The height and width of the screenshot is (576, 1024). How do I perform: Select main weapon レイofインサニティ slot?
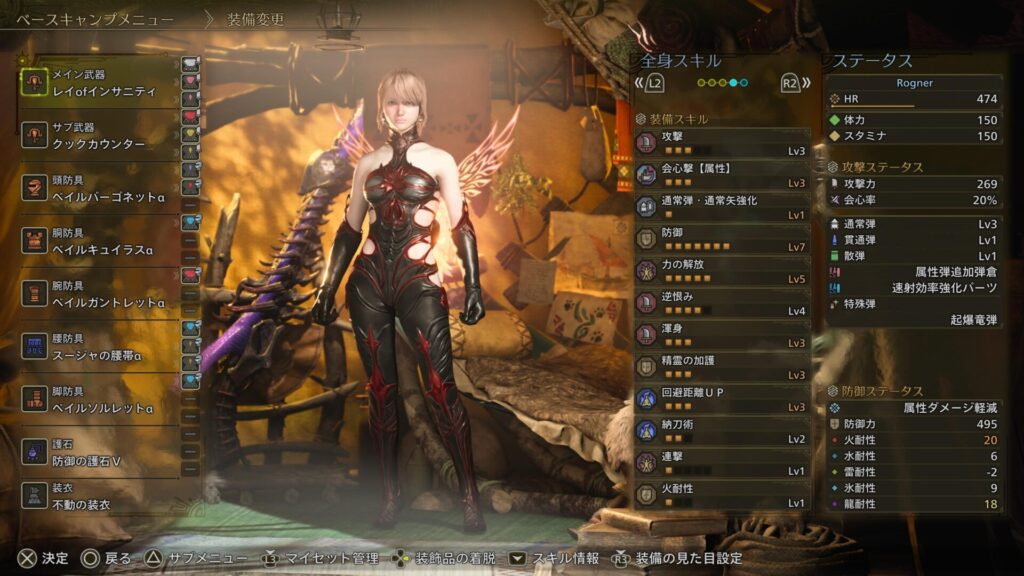(100, 83)
